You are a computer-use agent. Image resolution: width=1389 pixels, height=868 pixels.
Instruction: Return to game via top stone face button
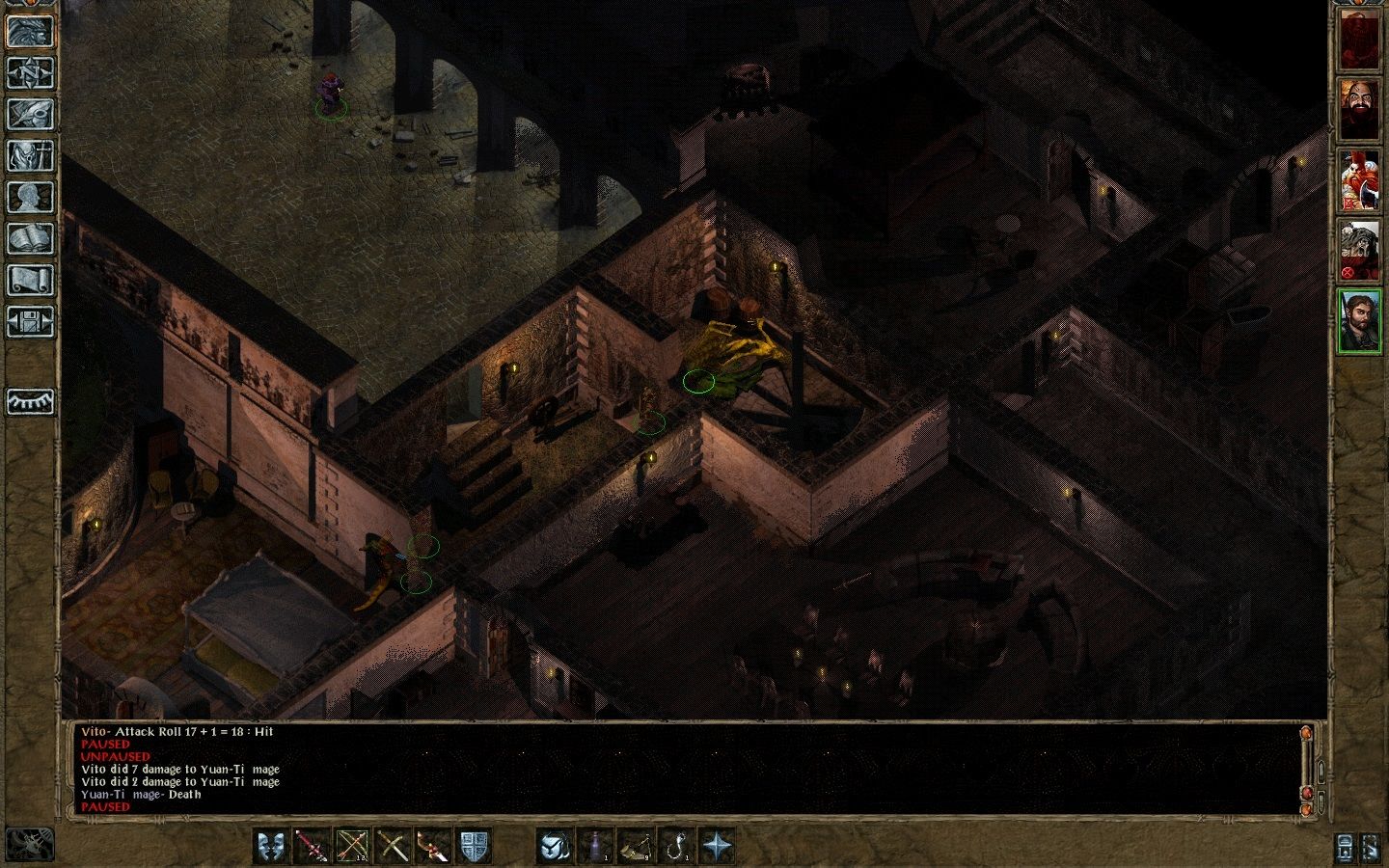click(x=30, y=31)
